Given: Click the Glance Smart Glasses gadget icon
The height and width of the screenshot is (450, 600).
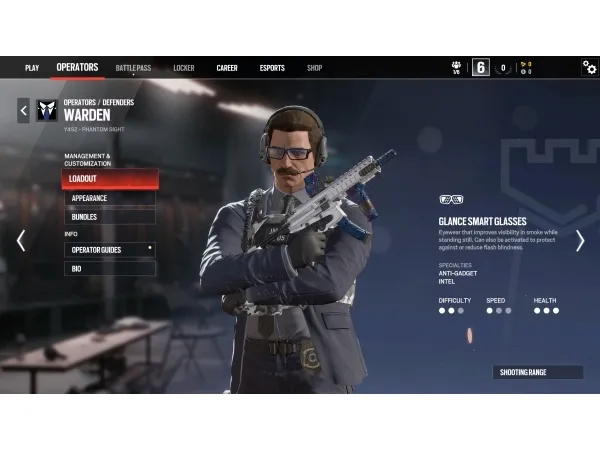Looking at the screenshot, I should [x=451, y=199].
